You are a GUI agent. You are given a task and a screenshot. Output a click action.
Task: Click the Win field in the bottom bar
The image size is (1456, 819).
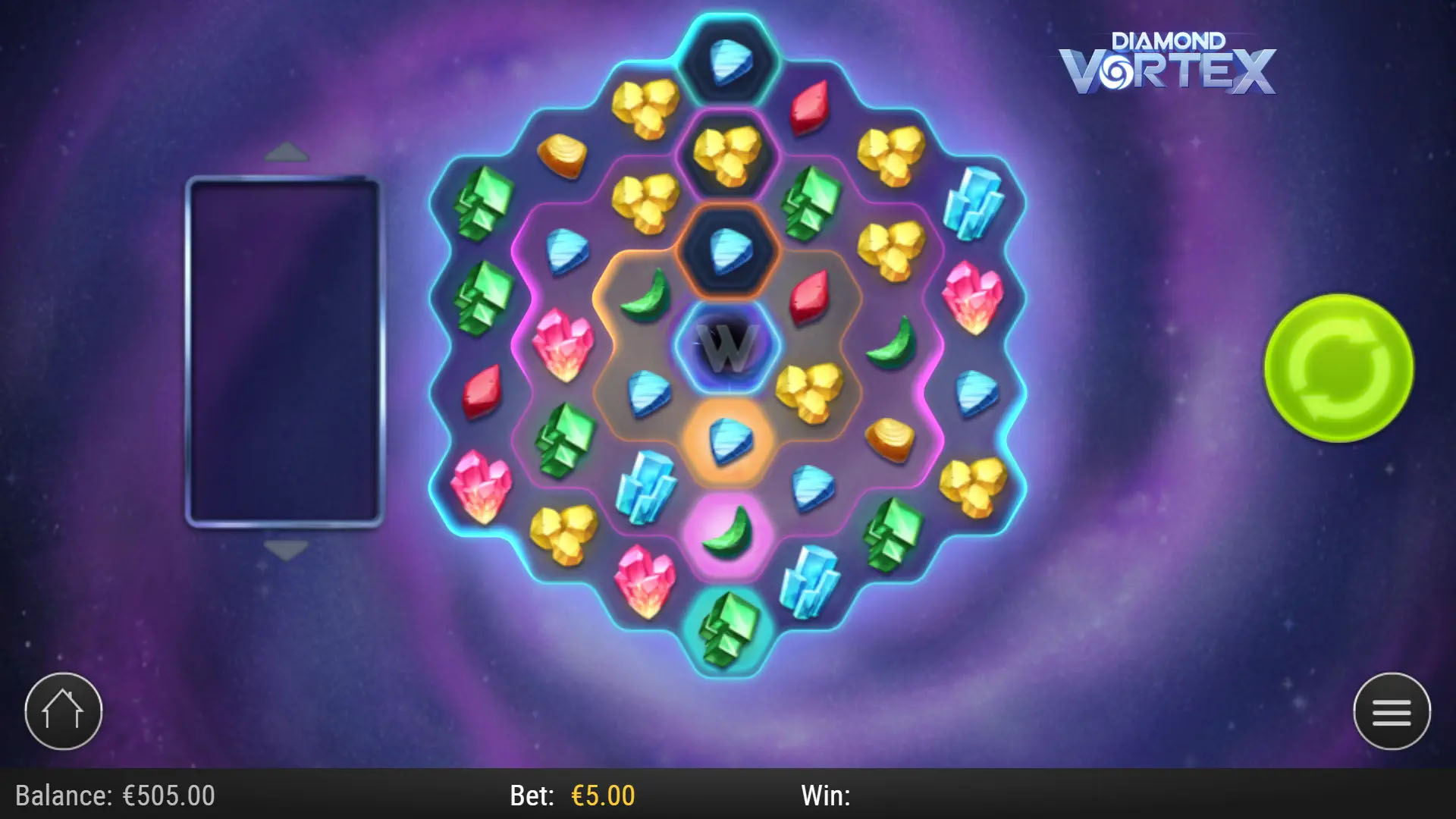click(x=827, y=796)
